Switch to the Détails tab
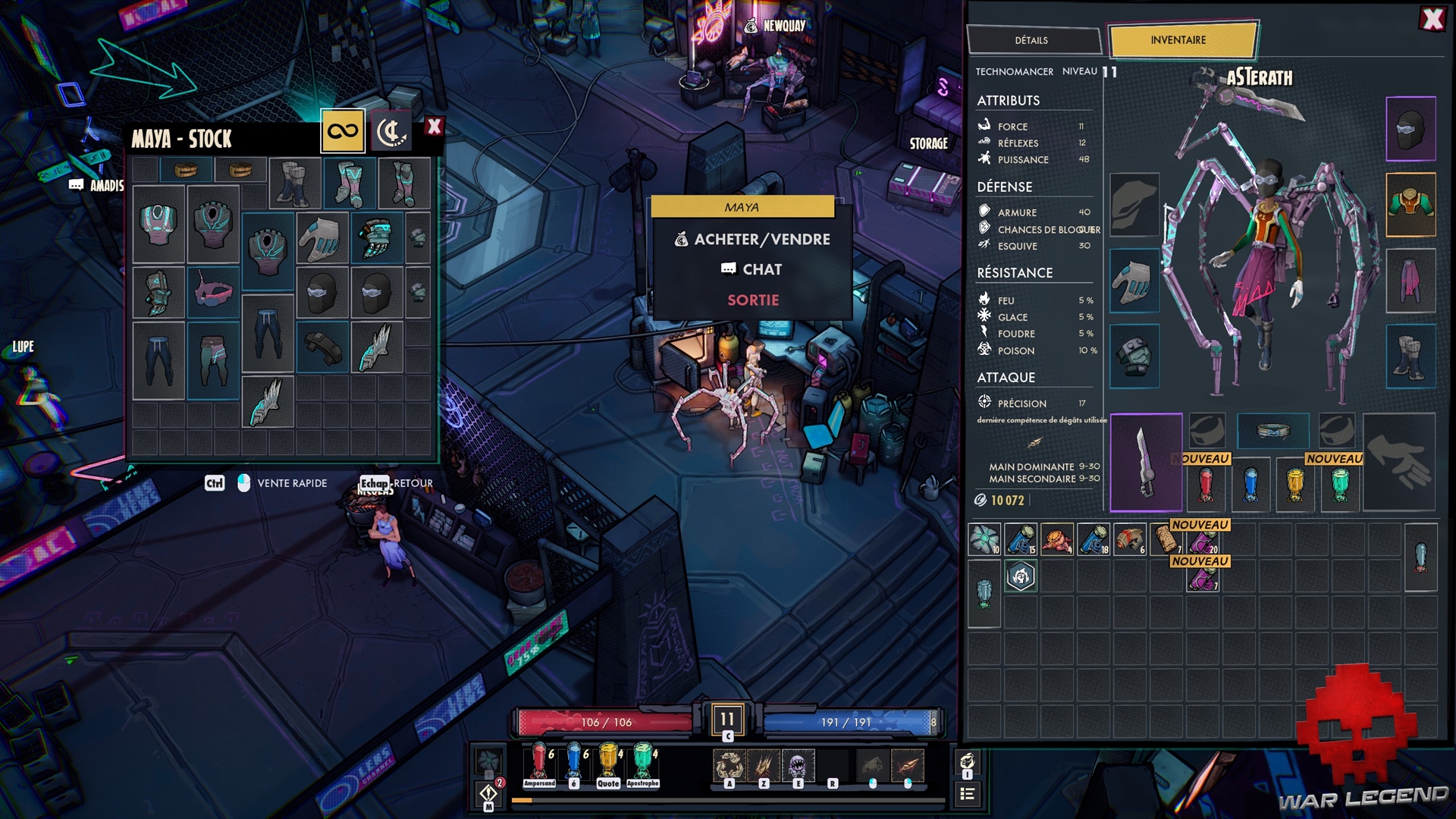The image size is (1456, 819). (1031, 40)
